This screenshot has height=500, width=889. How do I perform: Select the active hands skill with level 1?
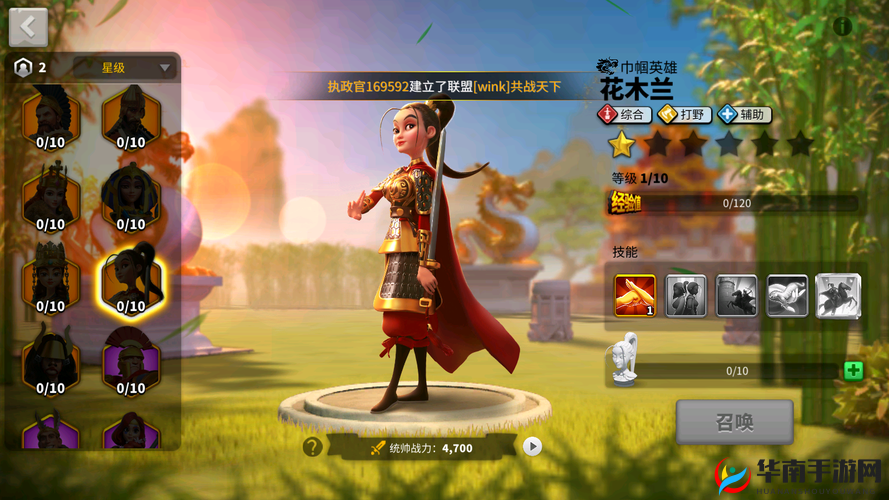[x=635, y=296]
